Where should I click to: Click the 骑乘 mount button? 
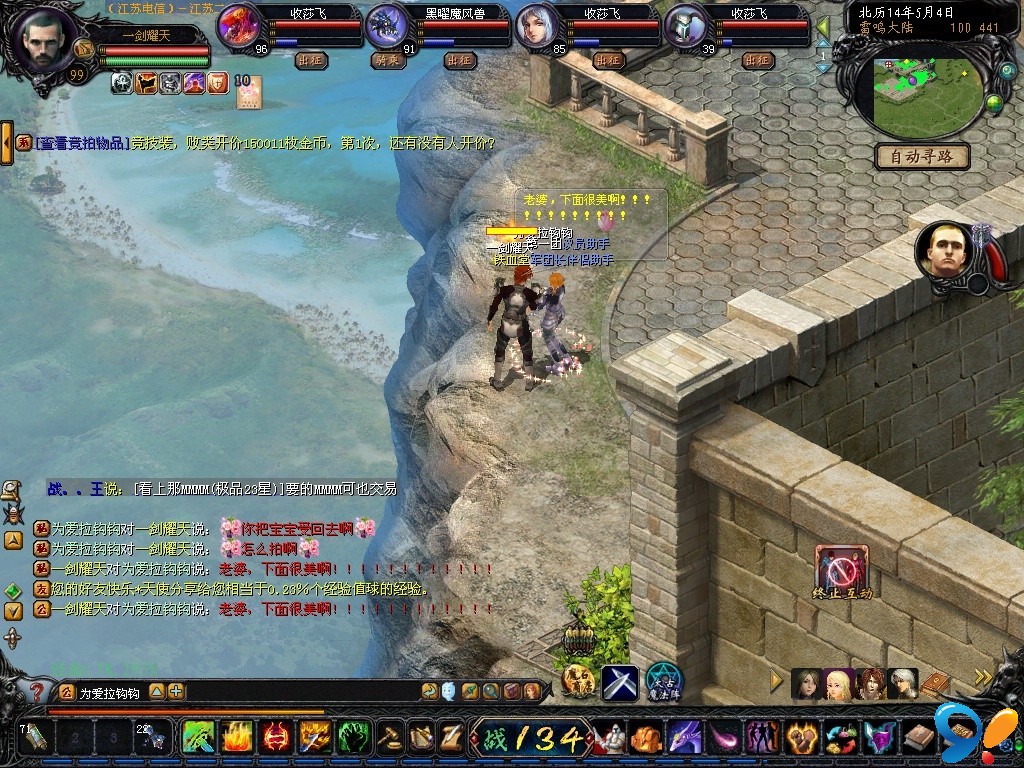[x=388, y=60]
